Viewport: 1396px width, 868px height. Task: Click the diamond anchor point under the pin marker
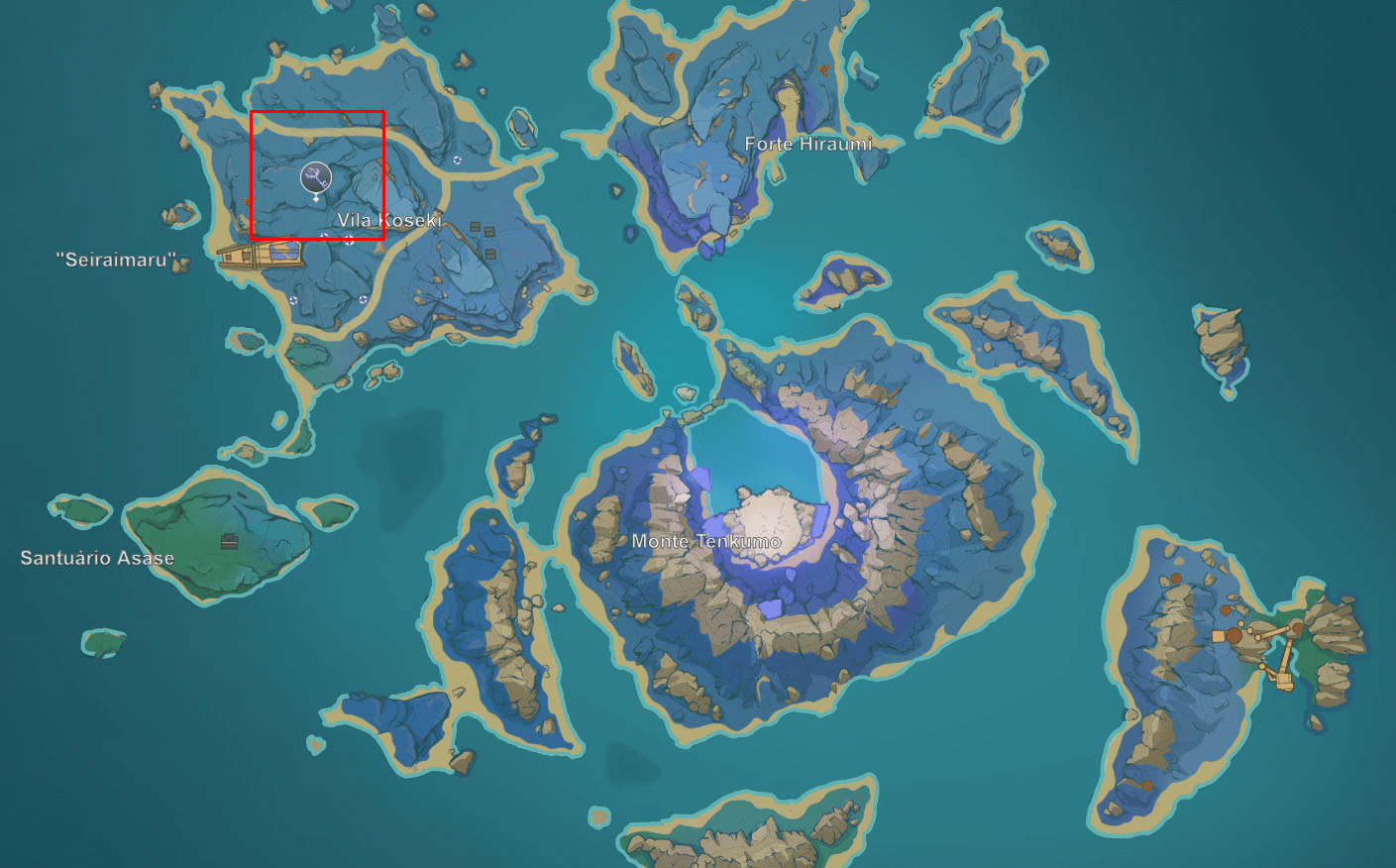click(316, 199)
